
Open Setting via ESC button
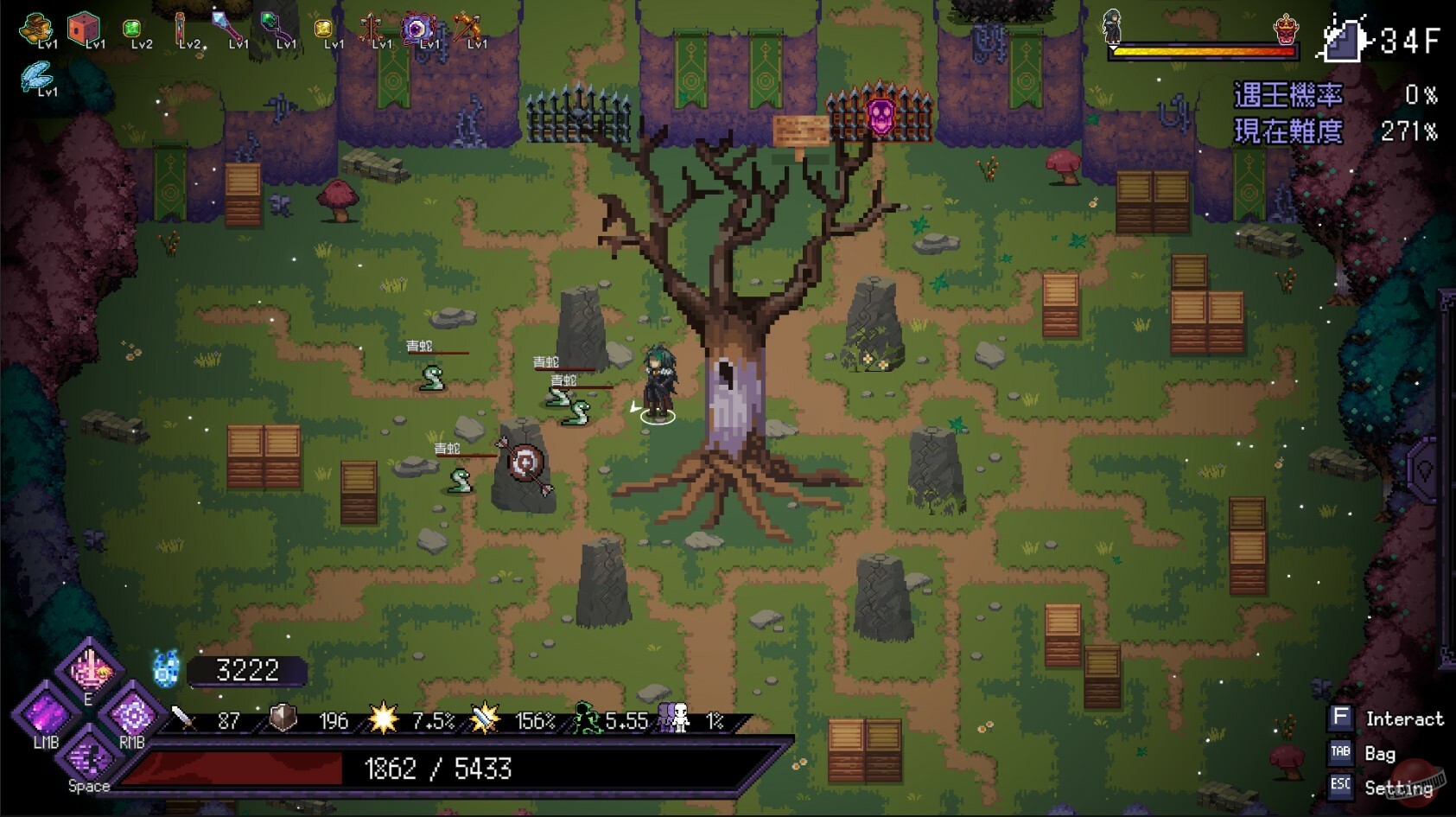tap(1341, 787)
